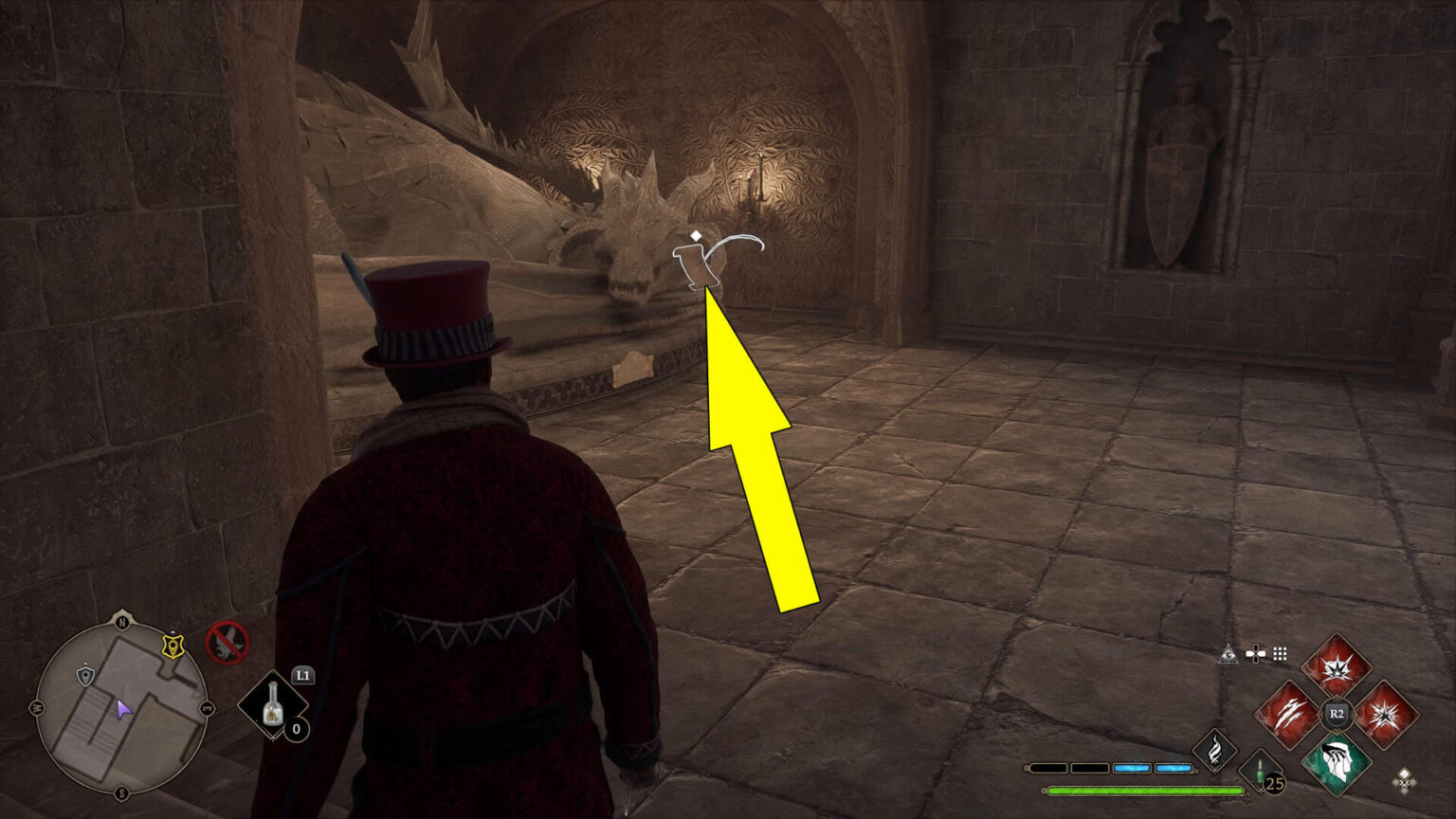Expand the d-pad selector widget
Screen dimensions: 1456x819
1256,652
